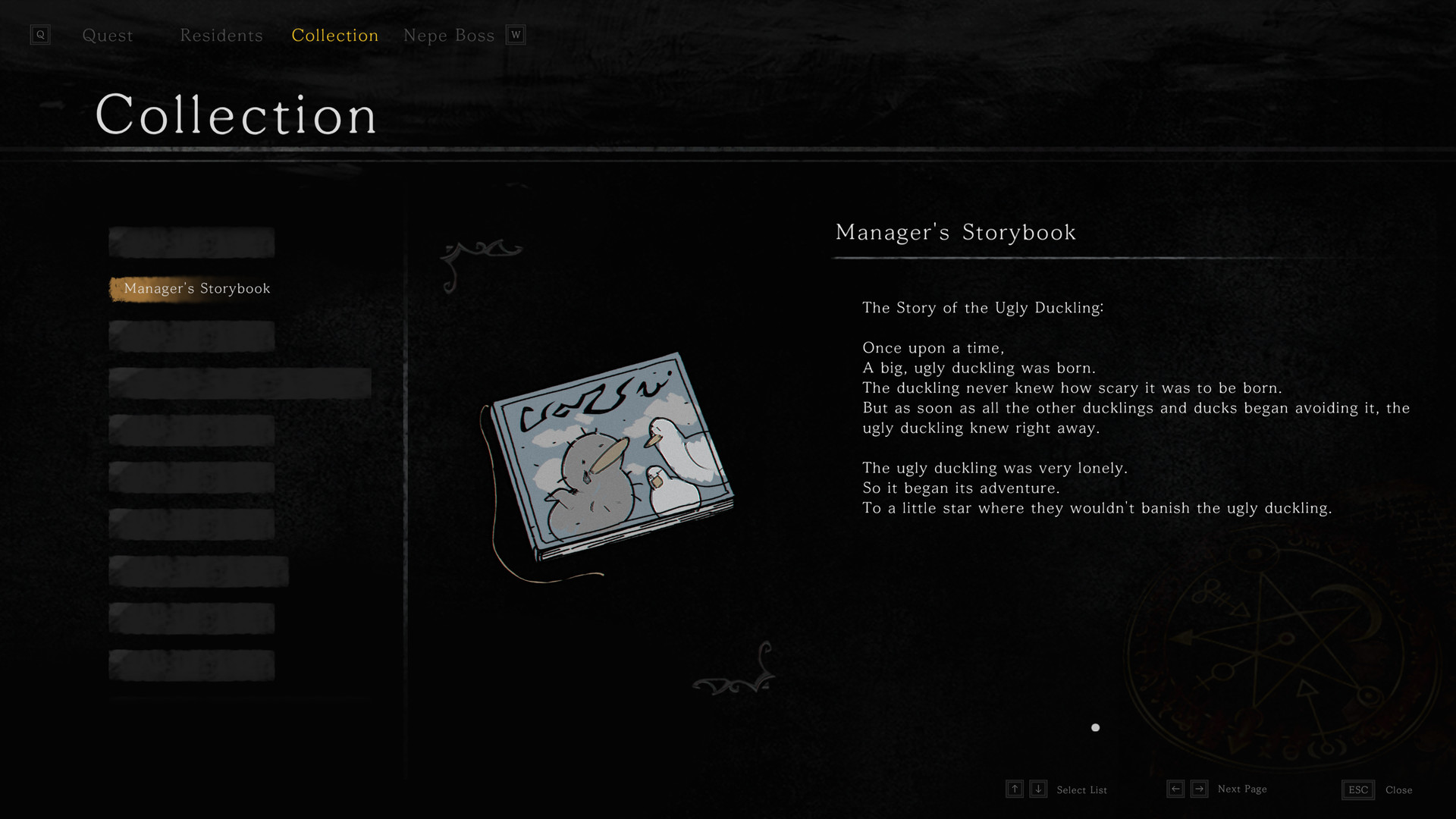Image resolution: width=1456 pixels, height=819 pixels.
Task: Click the Next Page label
Action: point(1241,789)
